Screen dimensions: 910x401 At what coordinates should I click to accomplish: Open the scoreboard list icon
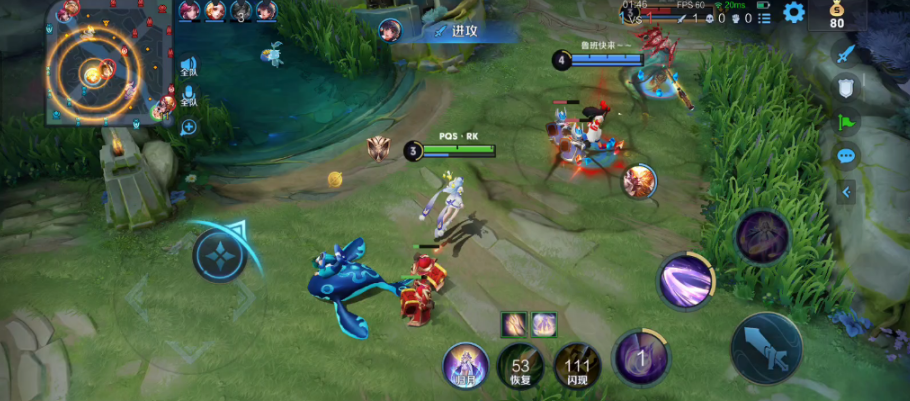(x=765, y=18)
